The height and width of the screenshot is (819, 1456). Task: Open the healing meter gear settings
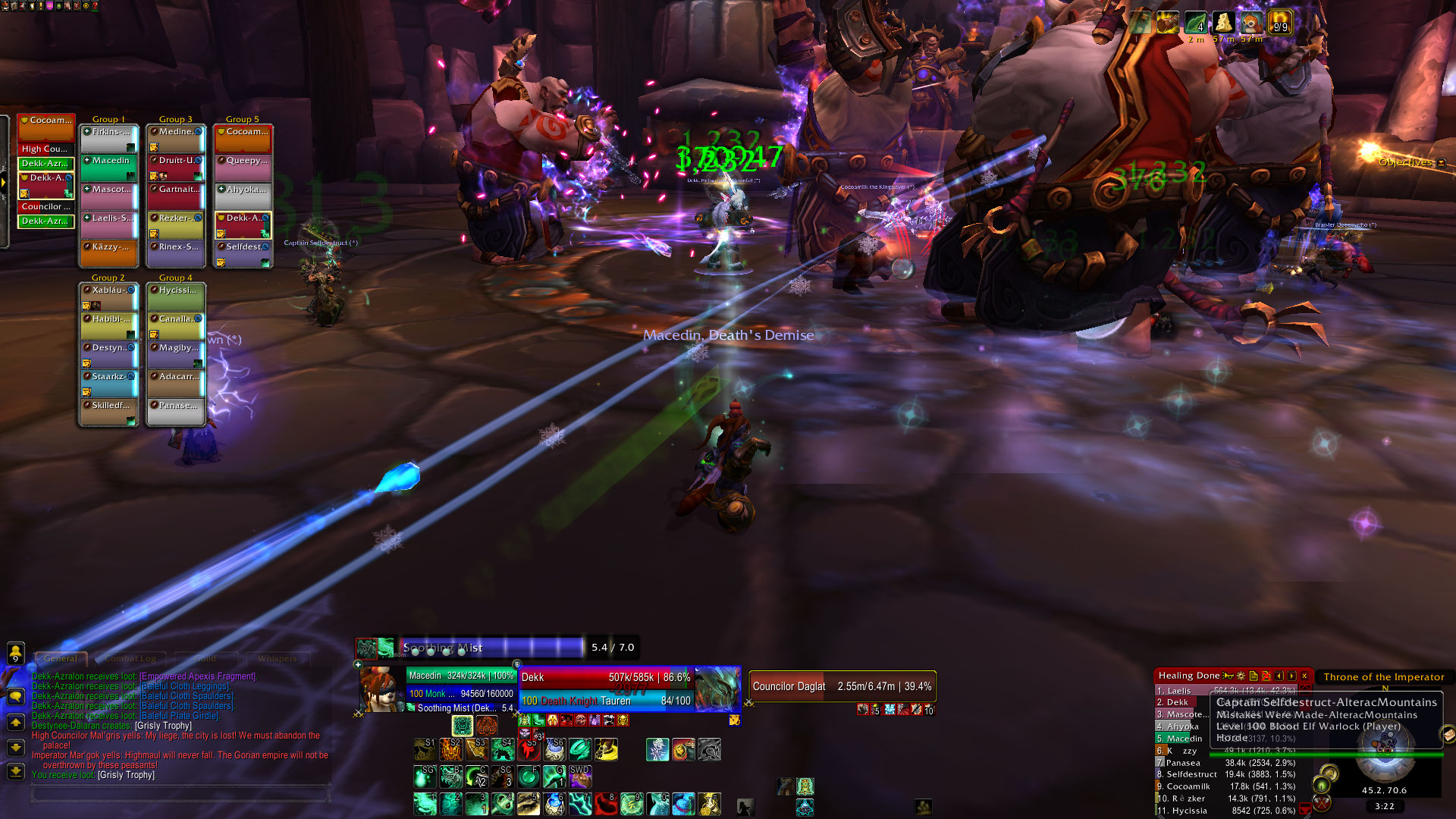coord(1241,676)
